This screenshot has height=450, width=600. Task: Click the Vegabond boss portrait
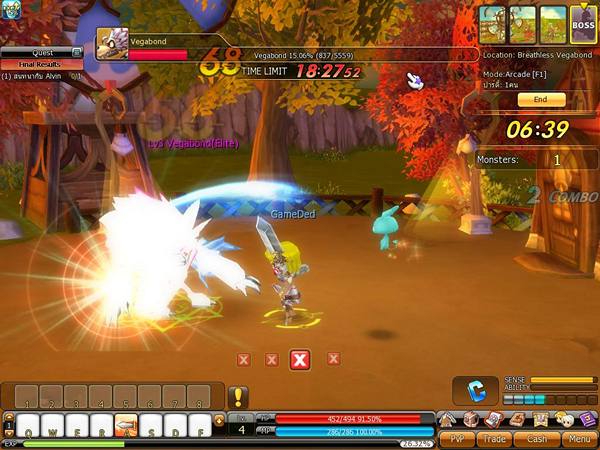click(x=110, y=42)
